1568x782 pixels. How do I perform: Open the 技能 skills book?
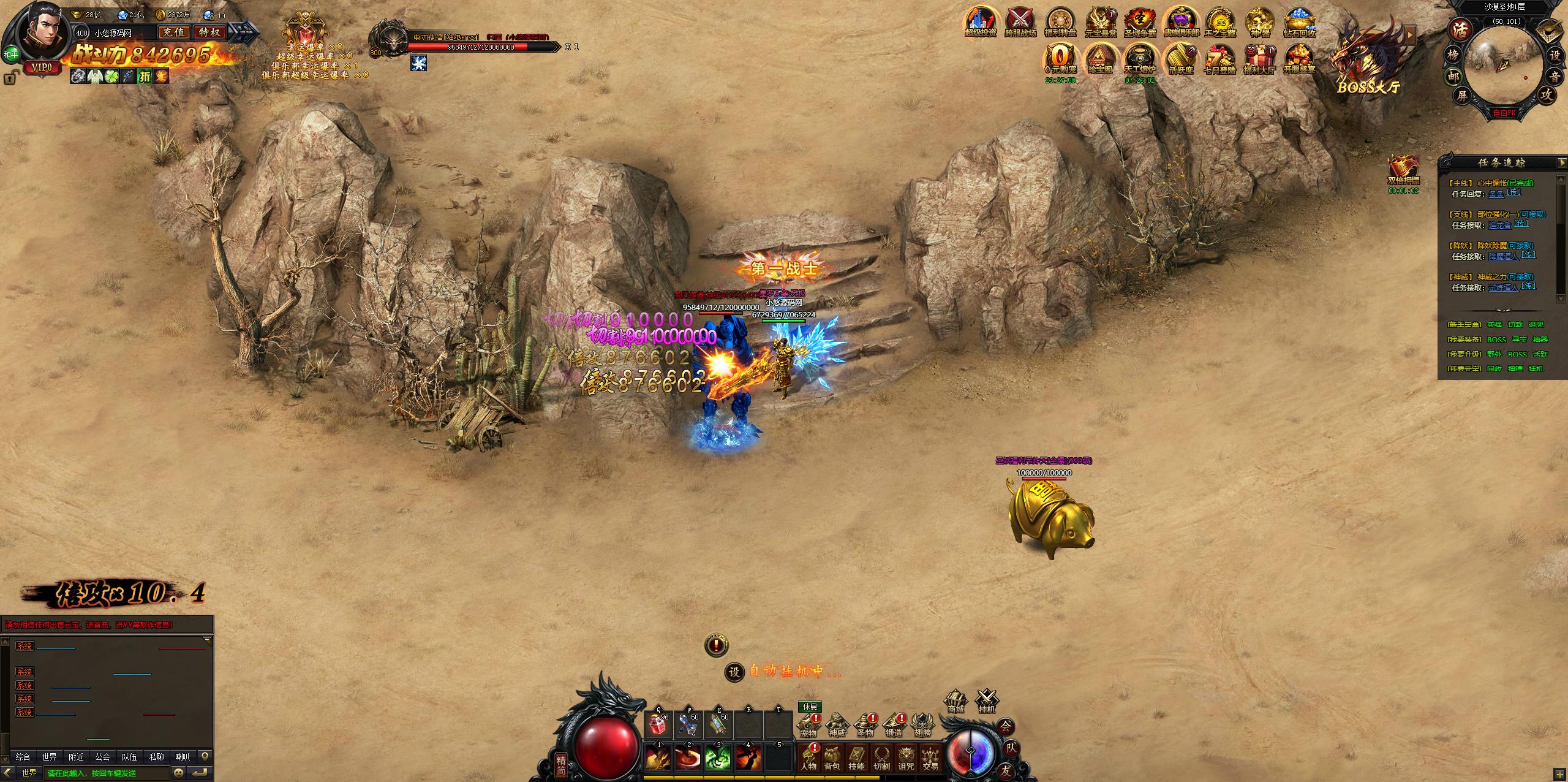pos(856,757)
